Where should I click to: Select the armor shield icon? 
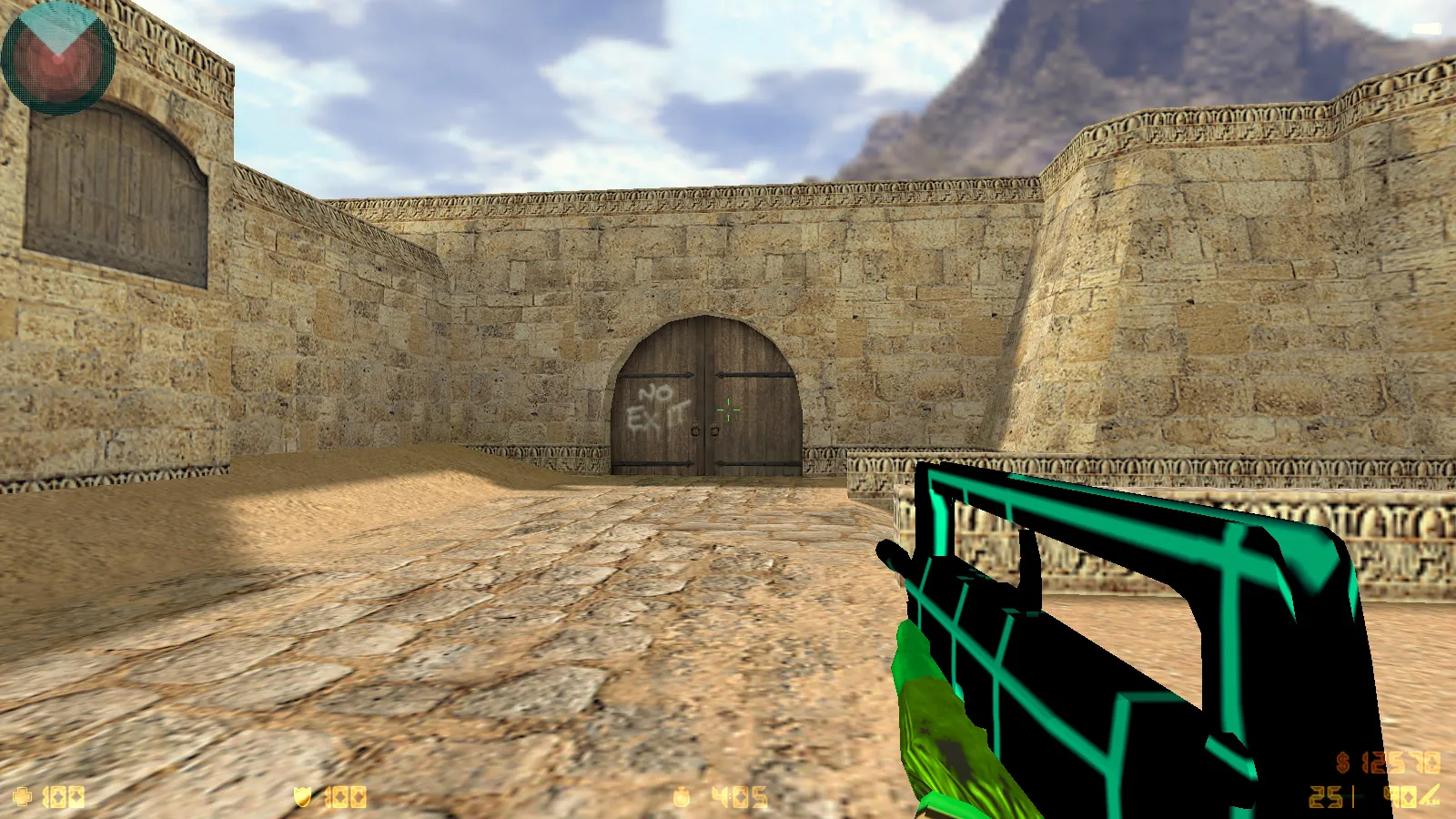click(303, 796)
